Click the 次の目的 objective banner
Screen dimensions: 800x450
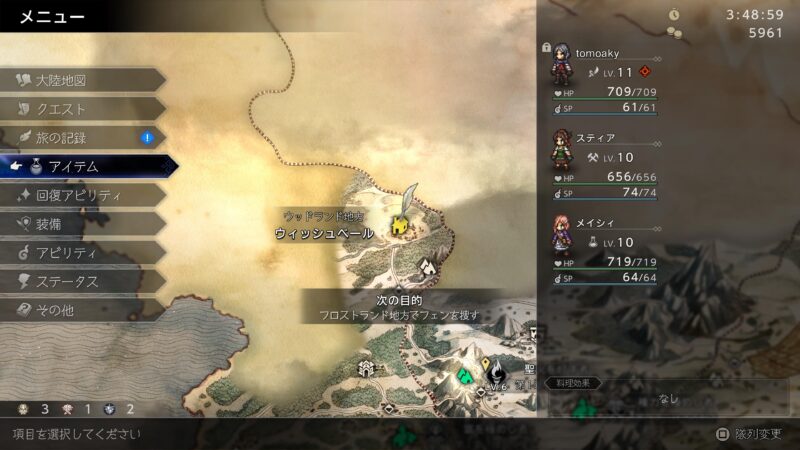pos(400,307)
